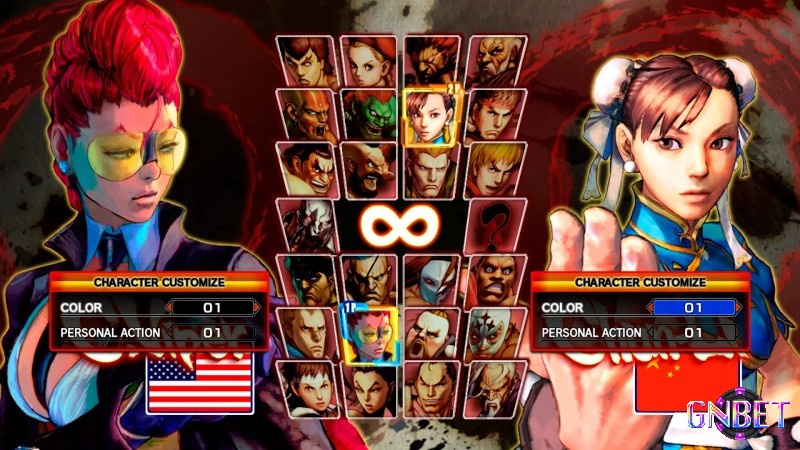Change the color value in C. Viper's customize panel
This screenshot has width=800, height=450.
click(213, 308)
